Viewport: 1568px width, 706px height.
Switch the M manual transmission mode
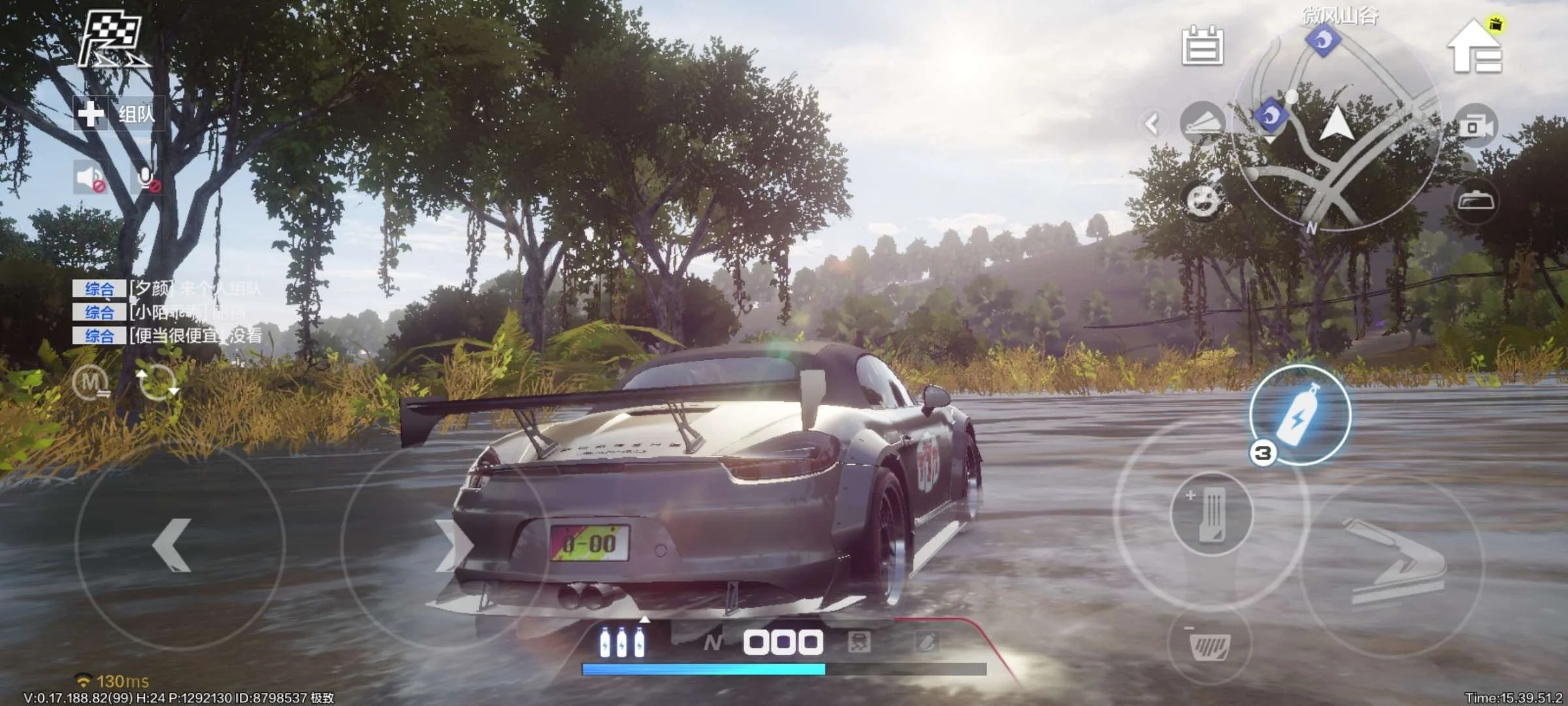pyautogui.click(x=92, y=382)
